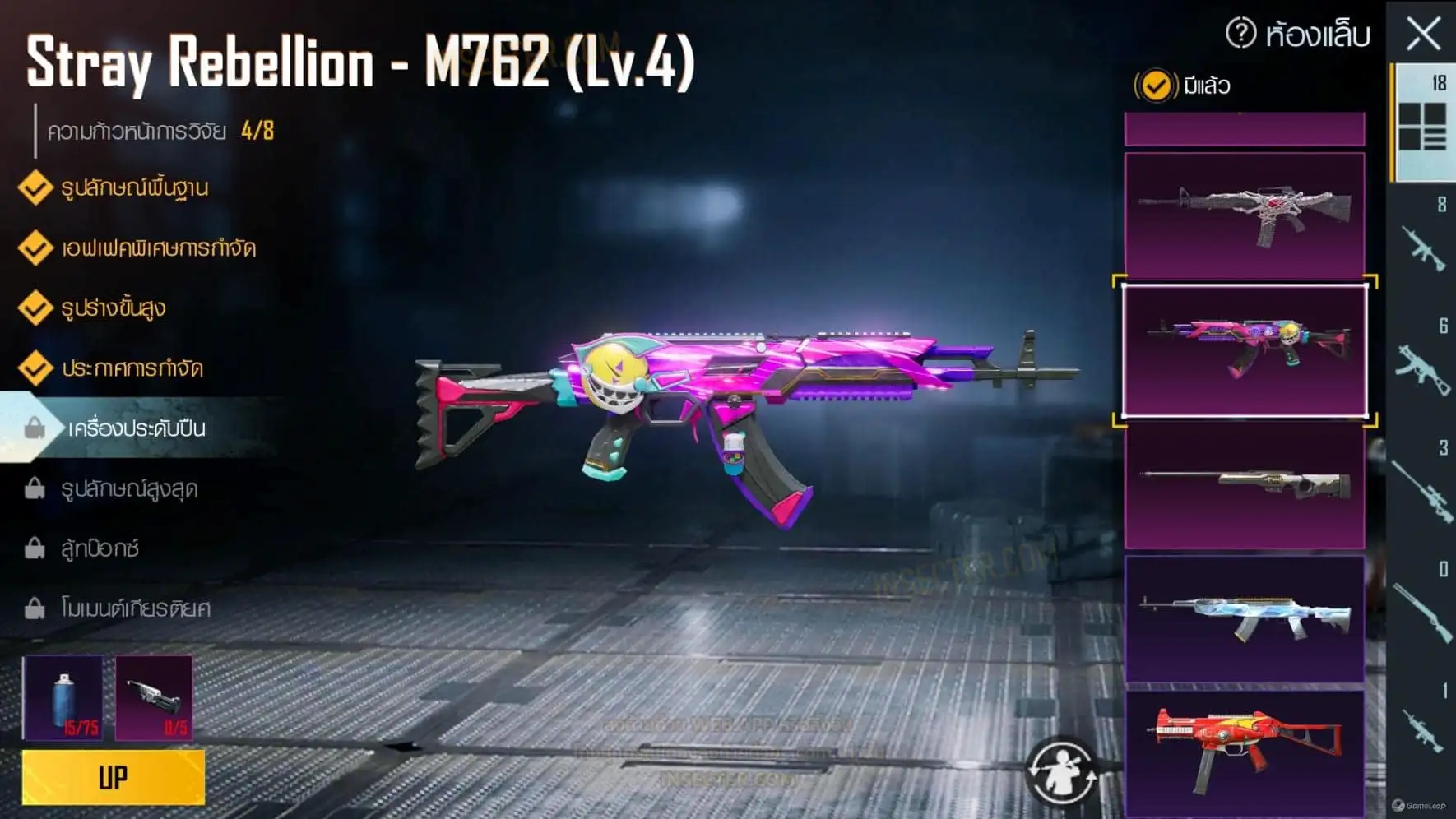Select the gun material slot showing 0/5
The width and height of the screenshot is (1456, 819).
pyautogui.click(x=154, y=698)
